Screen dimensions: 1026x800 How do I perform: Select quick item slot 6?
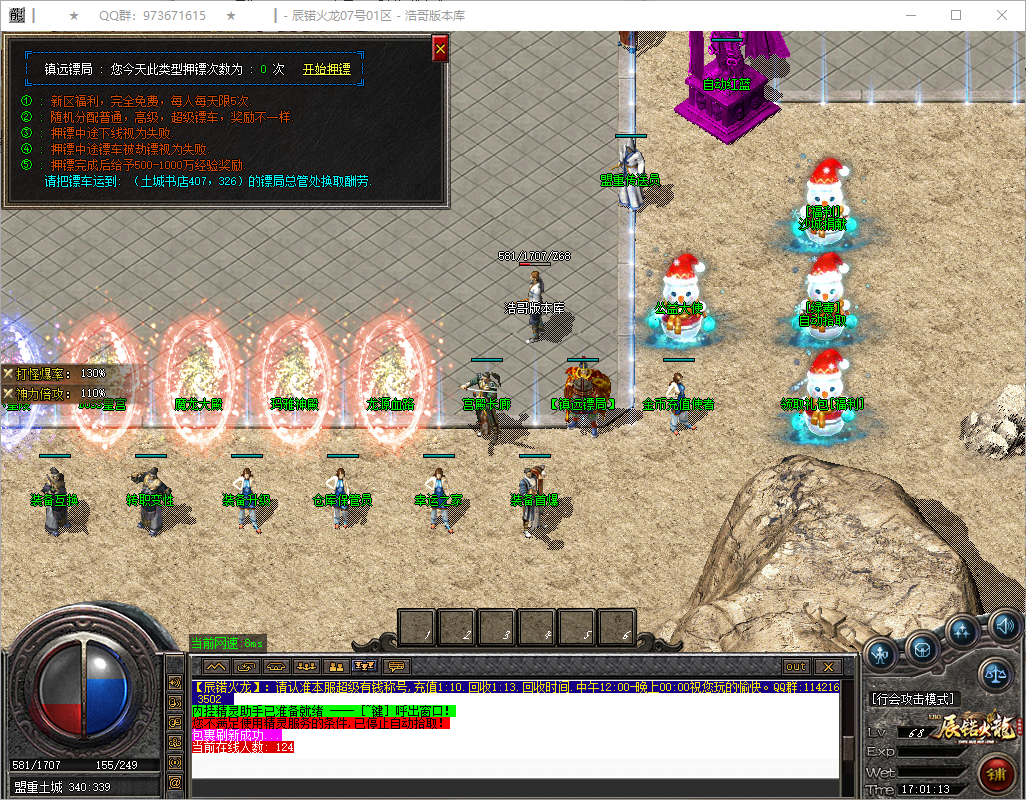617,627
